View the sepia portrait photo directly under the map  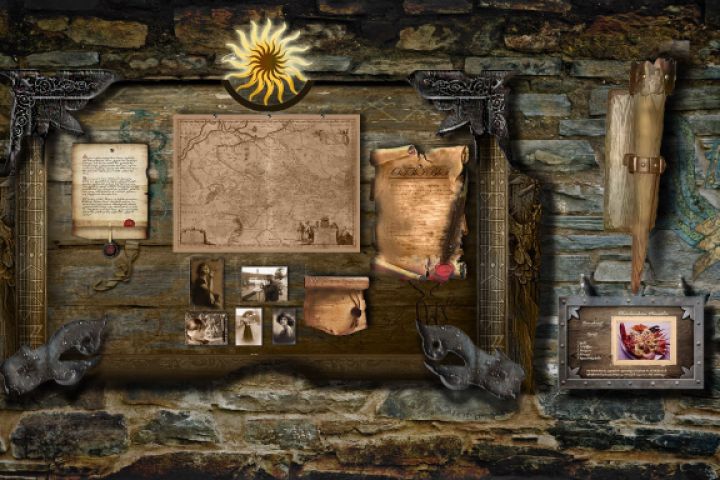pos(207,282)
